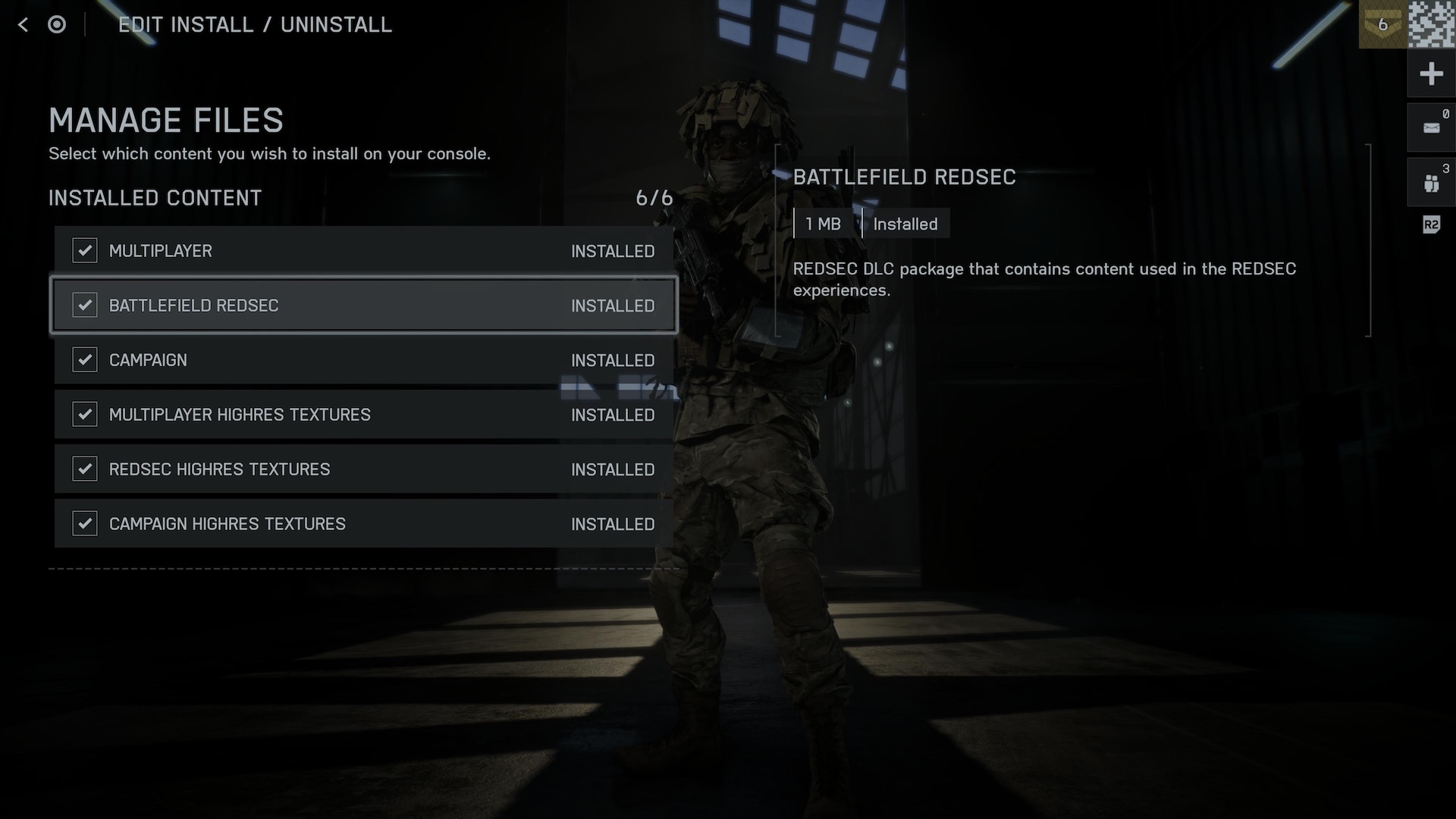
Task: Open the messages envelope icon showing 0
Action: click(1432, 127)
